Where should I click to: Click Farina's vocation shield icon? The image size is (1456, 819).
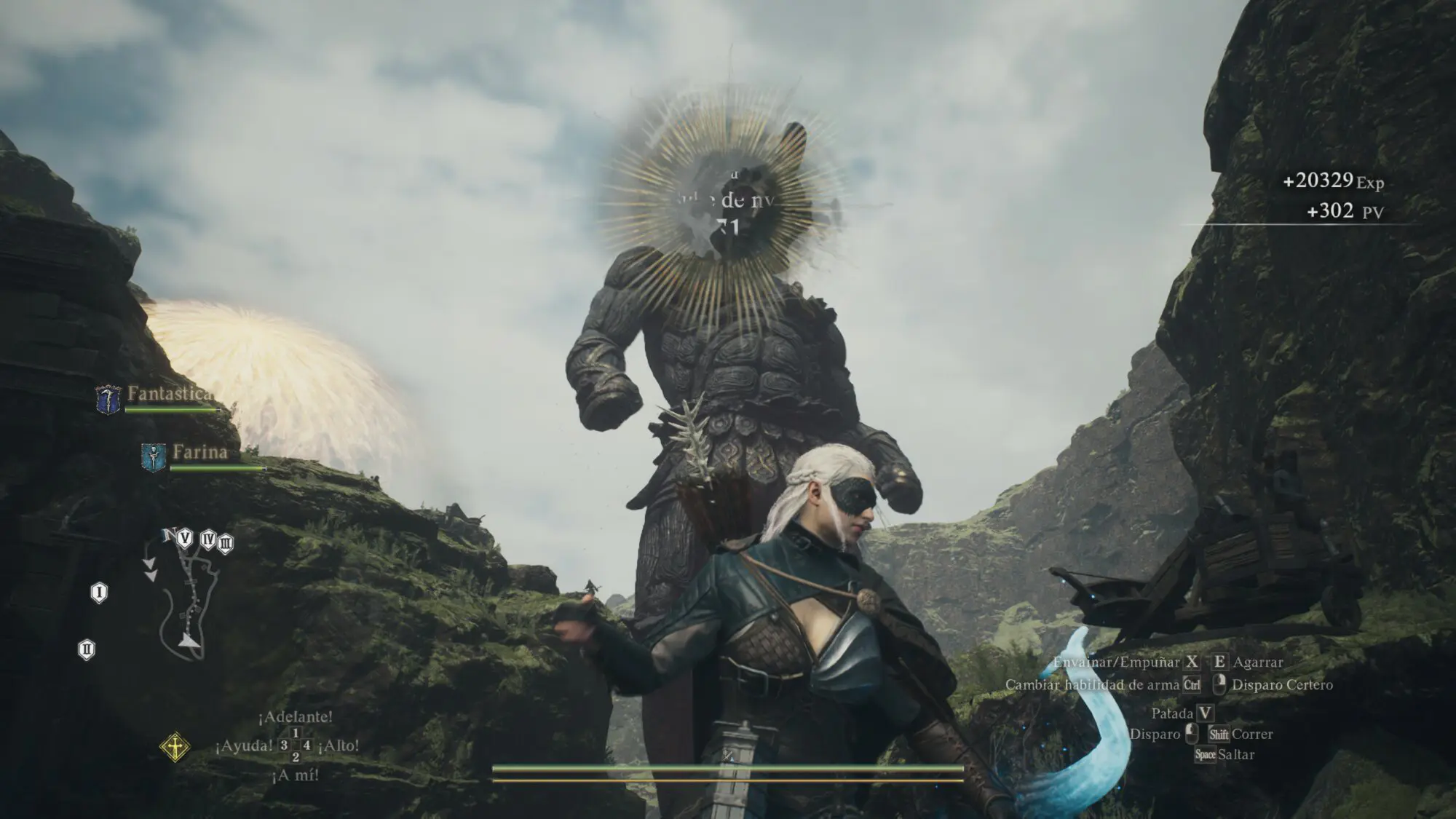click(153, 457)
